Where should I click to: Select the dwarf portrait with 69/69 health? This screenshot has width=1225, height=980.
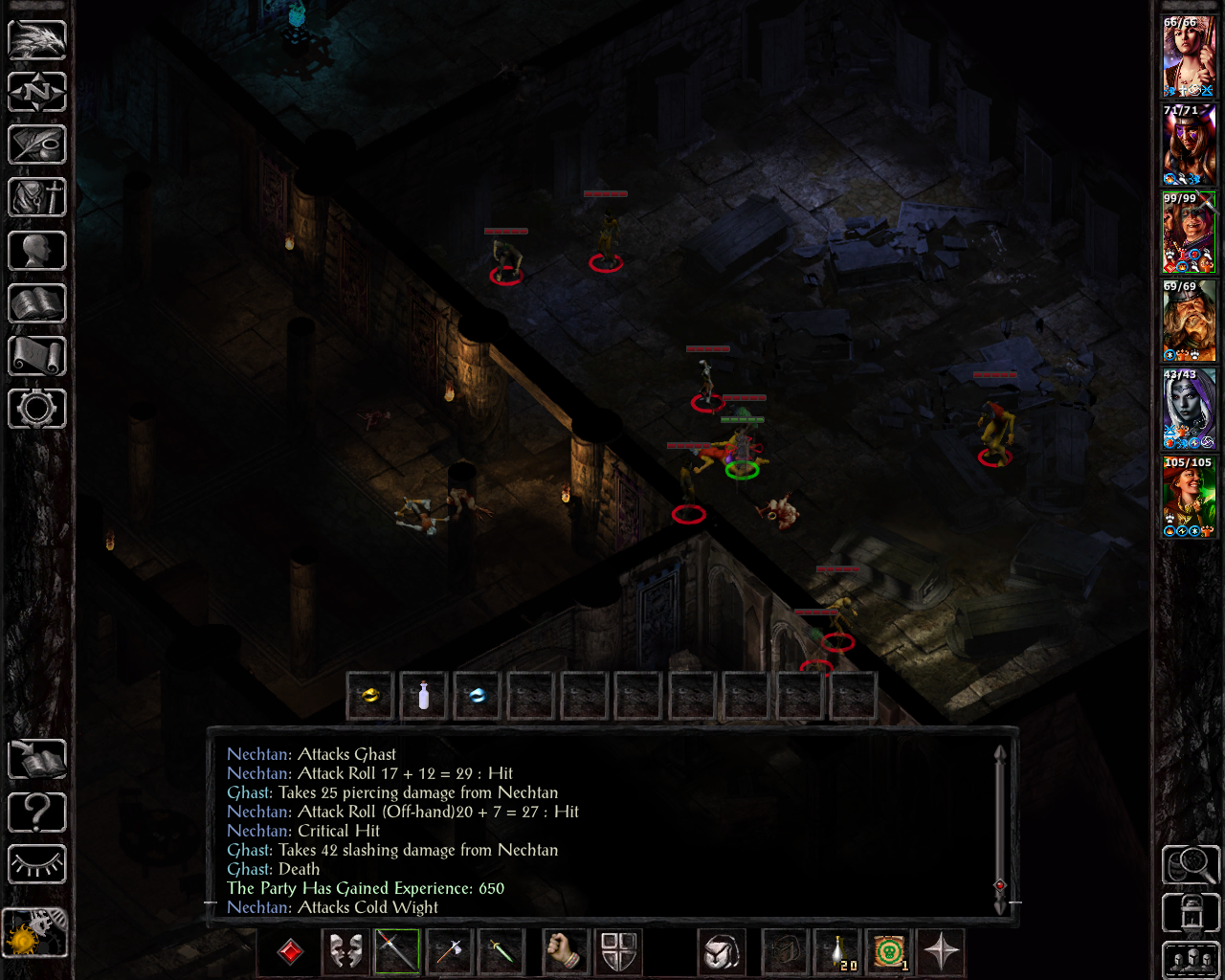point(1189,322)
